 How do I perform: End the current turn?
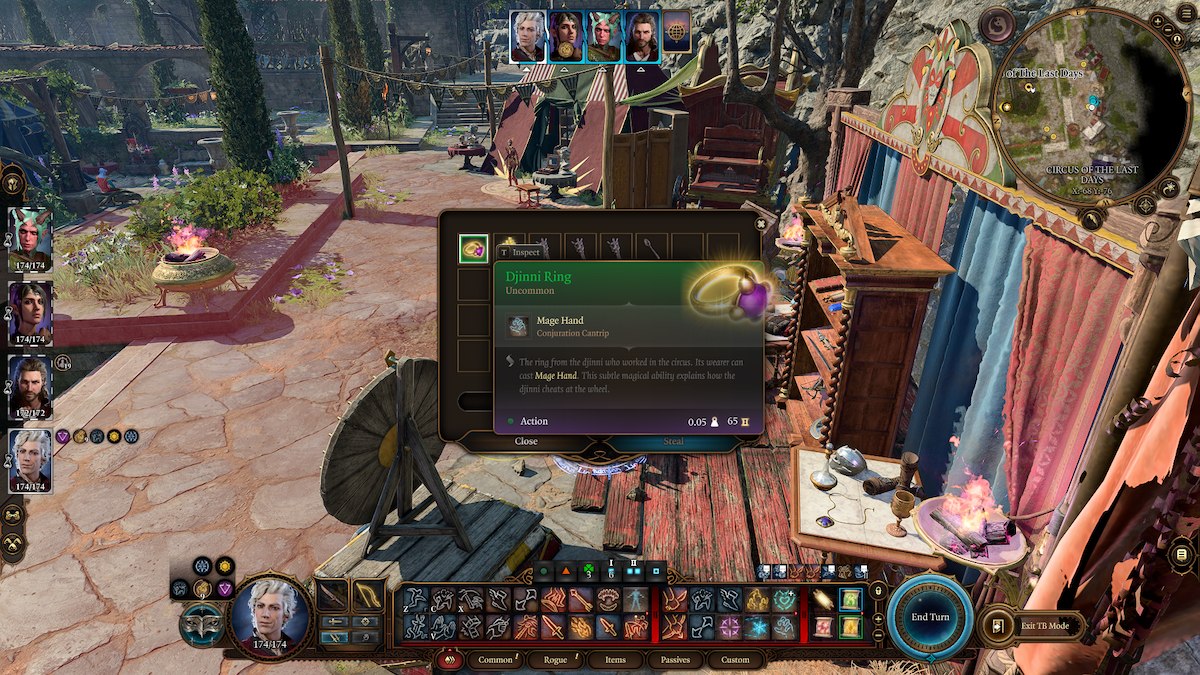tap(929, 617)
